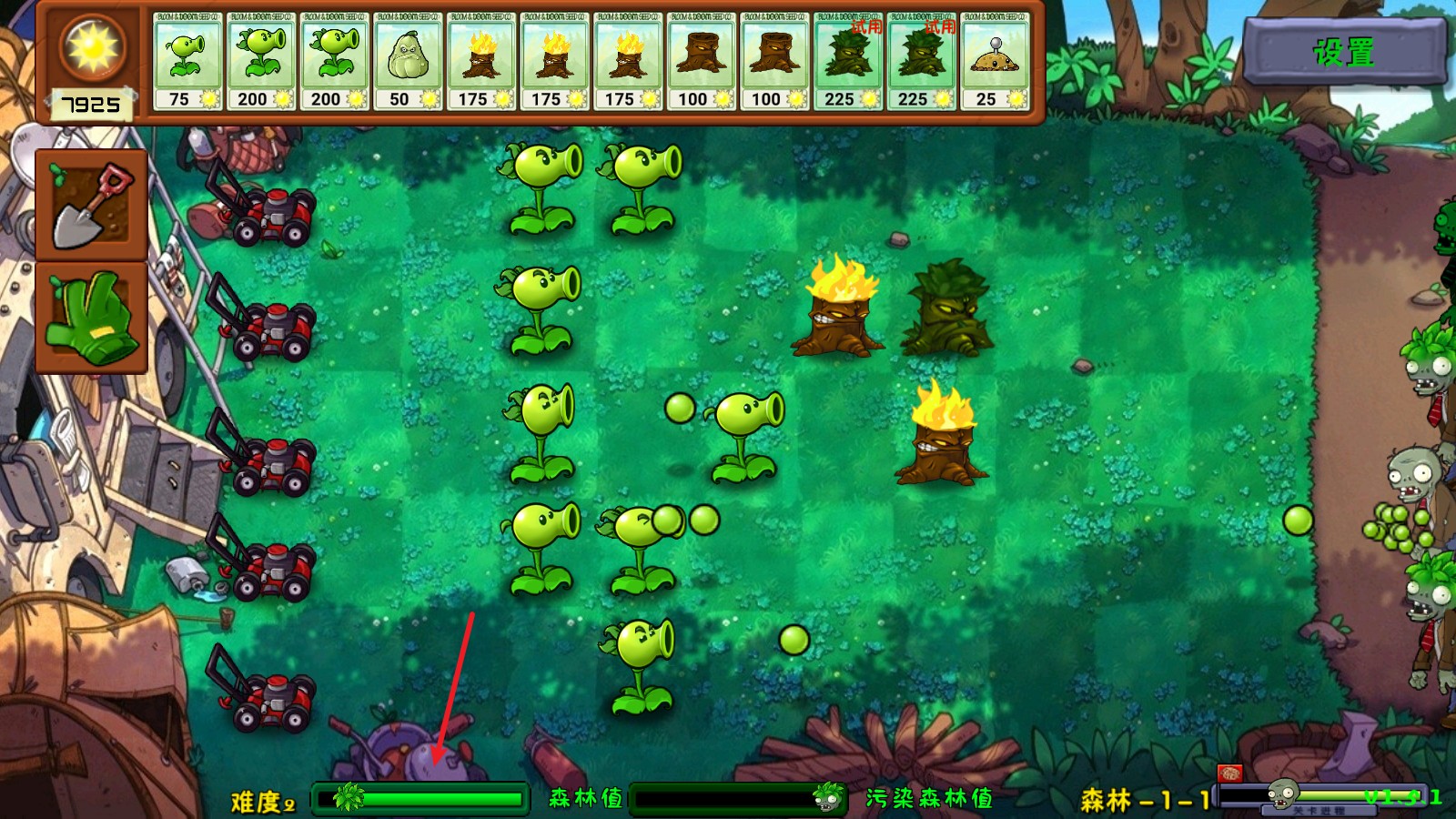This screenshot has width=1456, height=819.
Task: Select the 75-sun Peashooter seed packet
Action: pyautogui.click(x=187, y=62)
